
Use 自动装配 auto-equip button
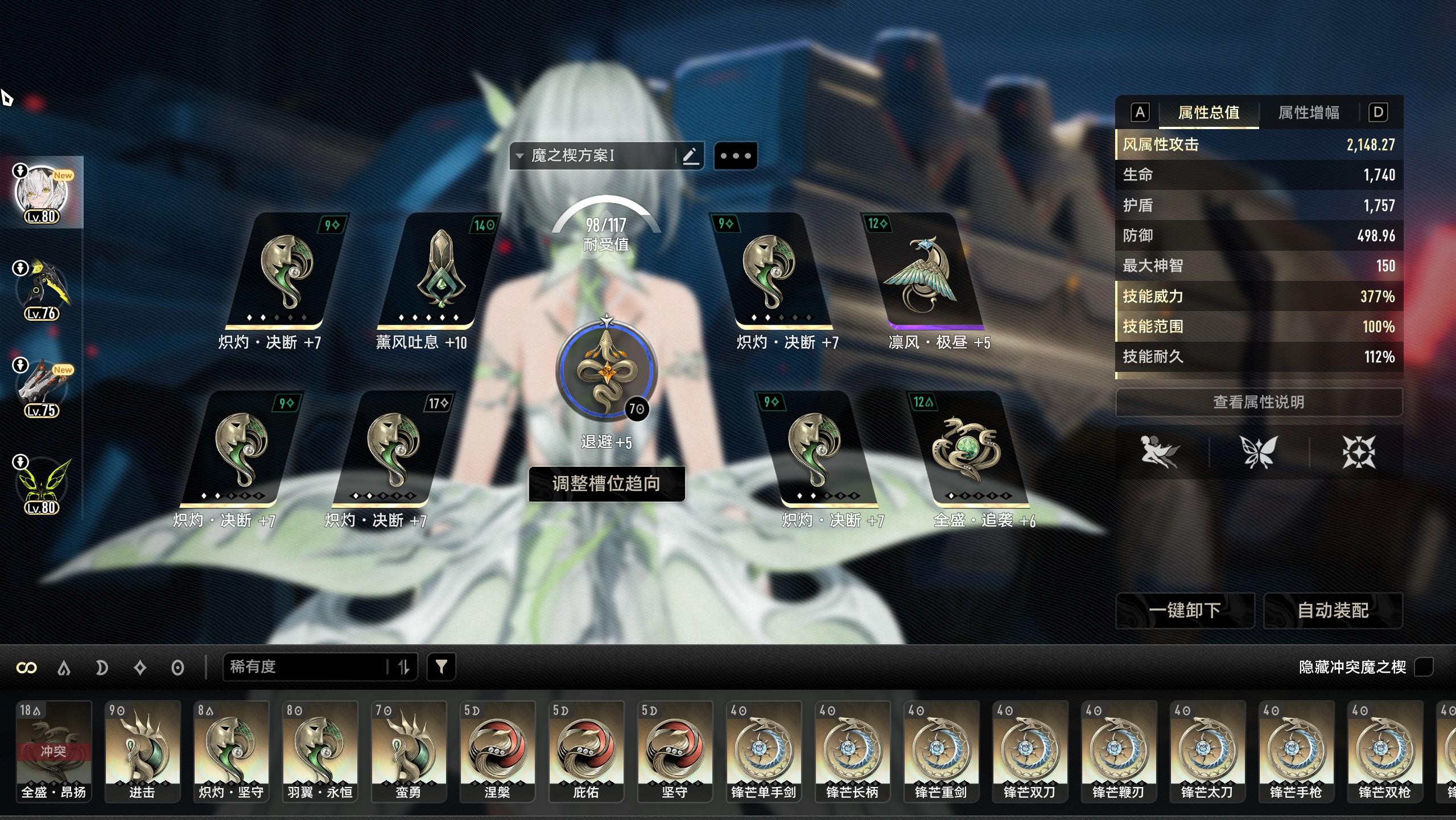1333,610
